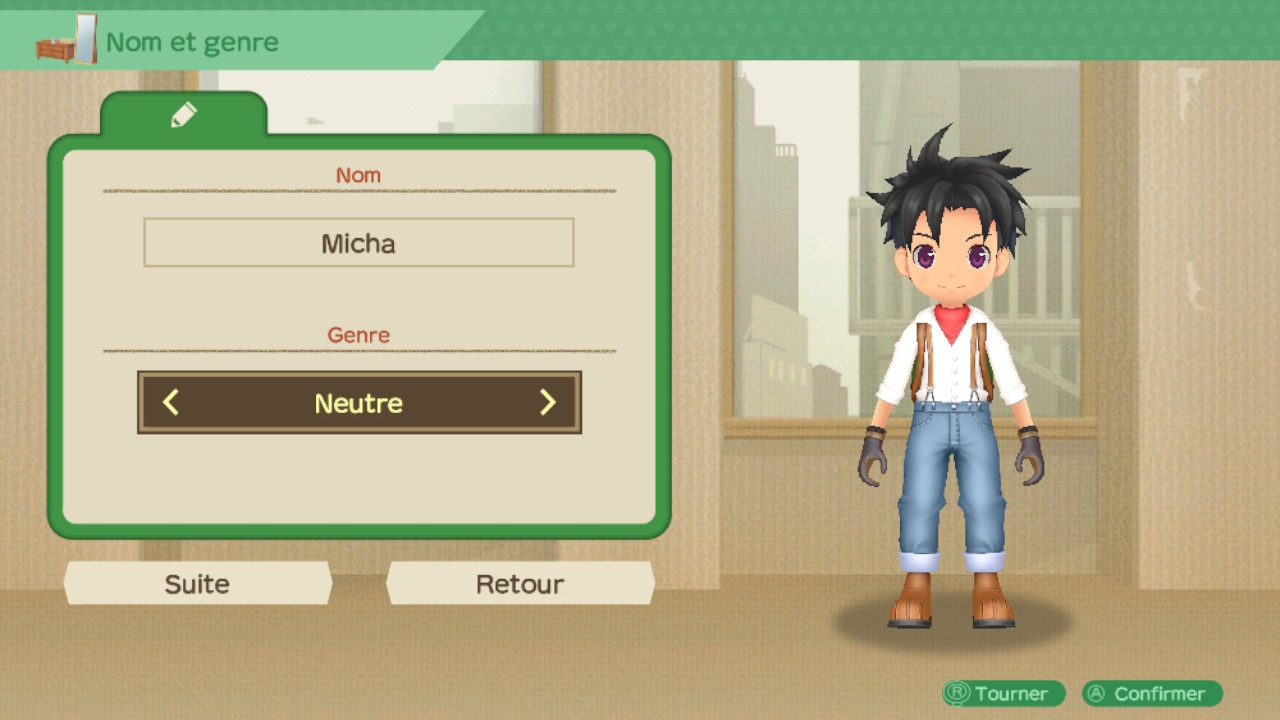The image size is (1280, 720).
Task: Go back with the Retour button
Action: pyautogui.click(x=520, y=584)
